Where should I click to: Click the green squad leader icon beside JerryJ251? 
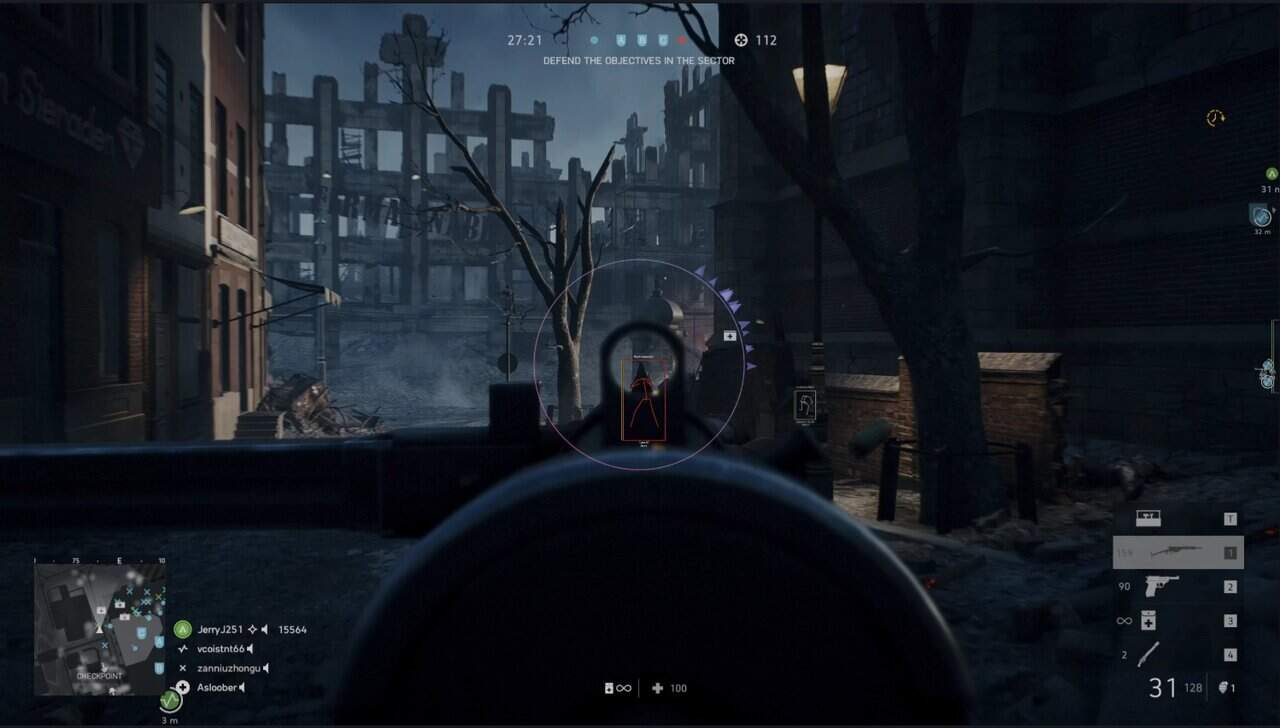[x=182, y=629]
